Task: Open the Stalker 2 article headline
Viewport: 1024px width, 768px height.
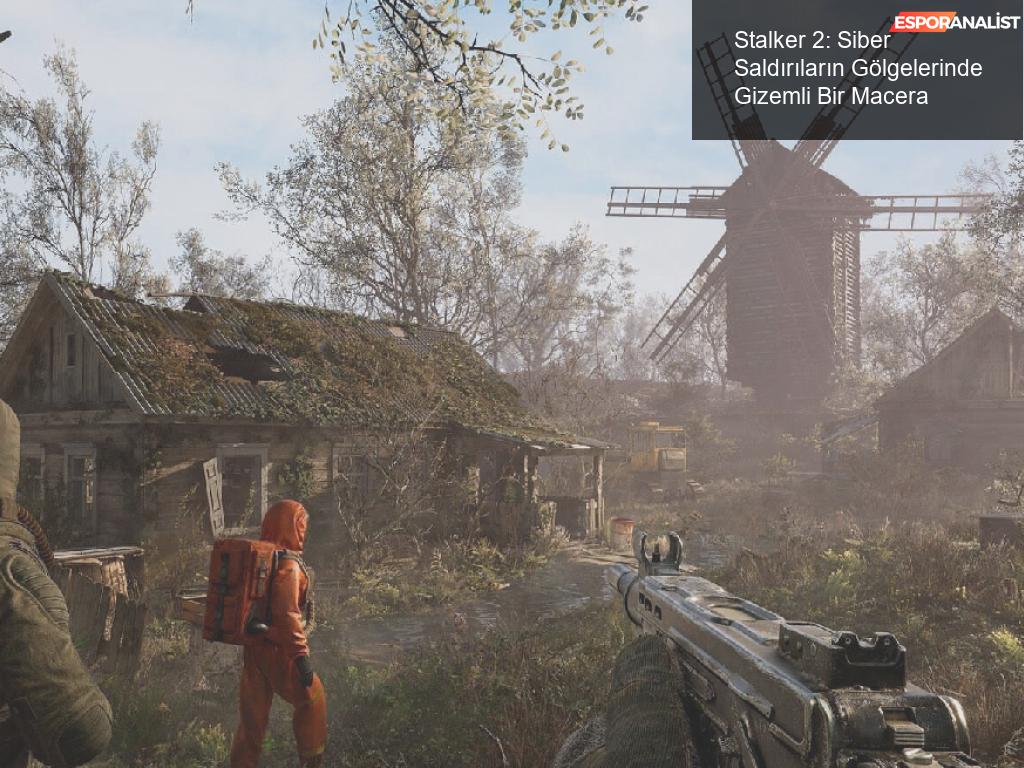Action: click(x=857, y=68)
